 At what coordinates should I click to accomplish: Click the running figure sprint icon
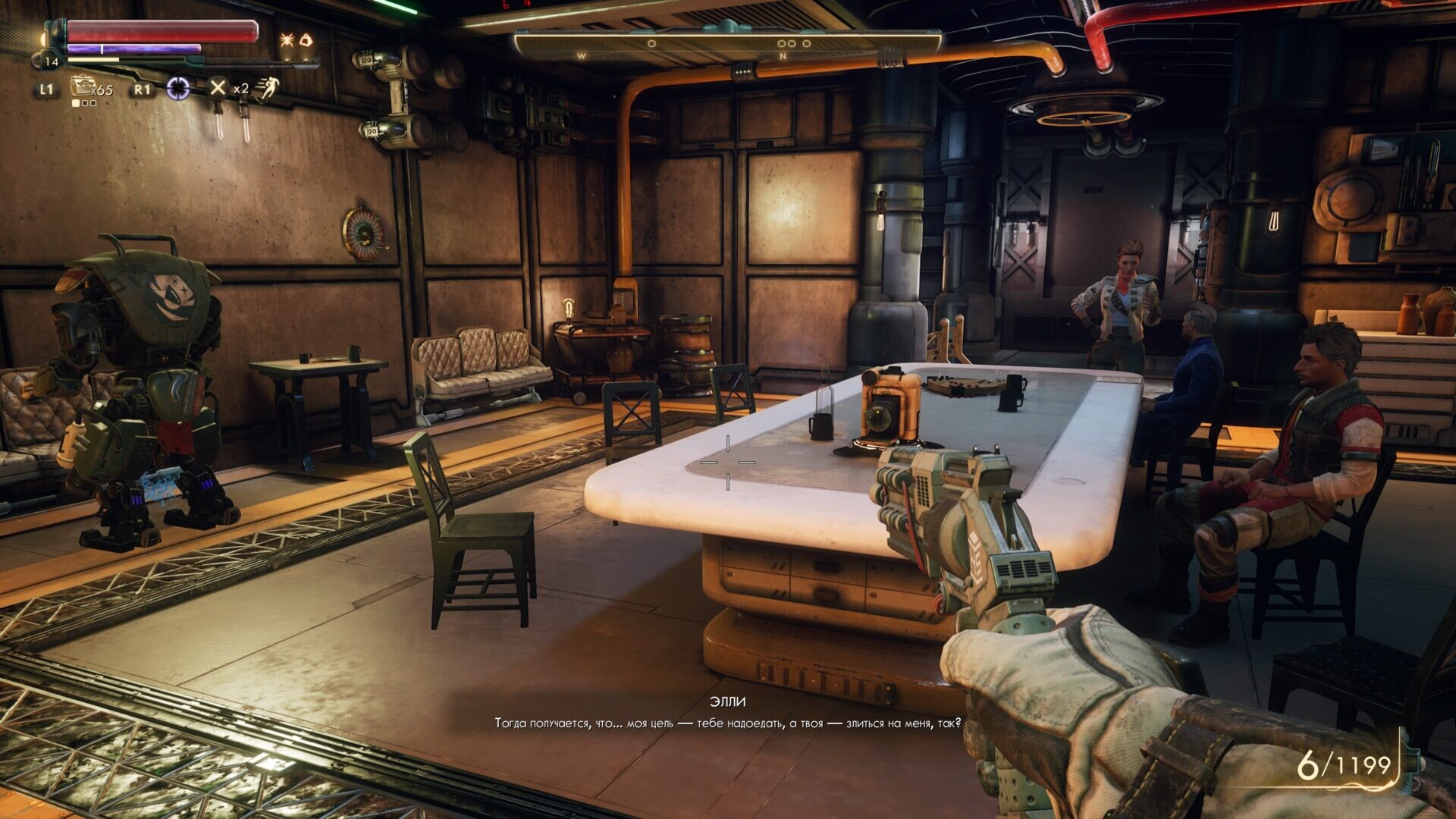266,89
